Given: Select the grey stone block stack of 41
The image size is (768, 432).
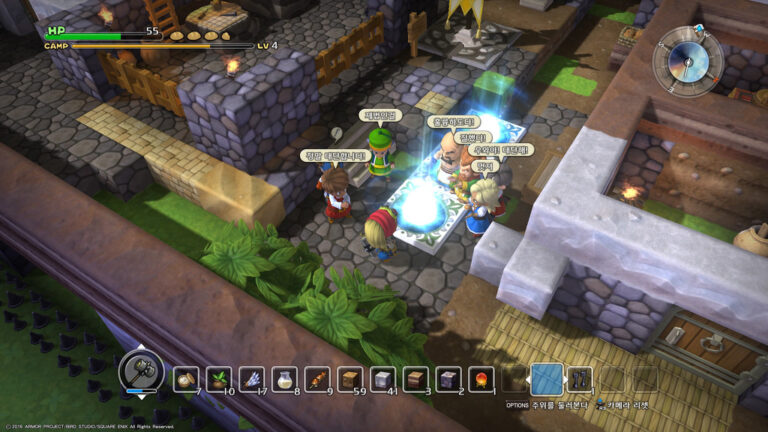Looking at the screenshot, I should [x=384, y=379].
